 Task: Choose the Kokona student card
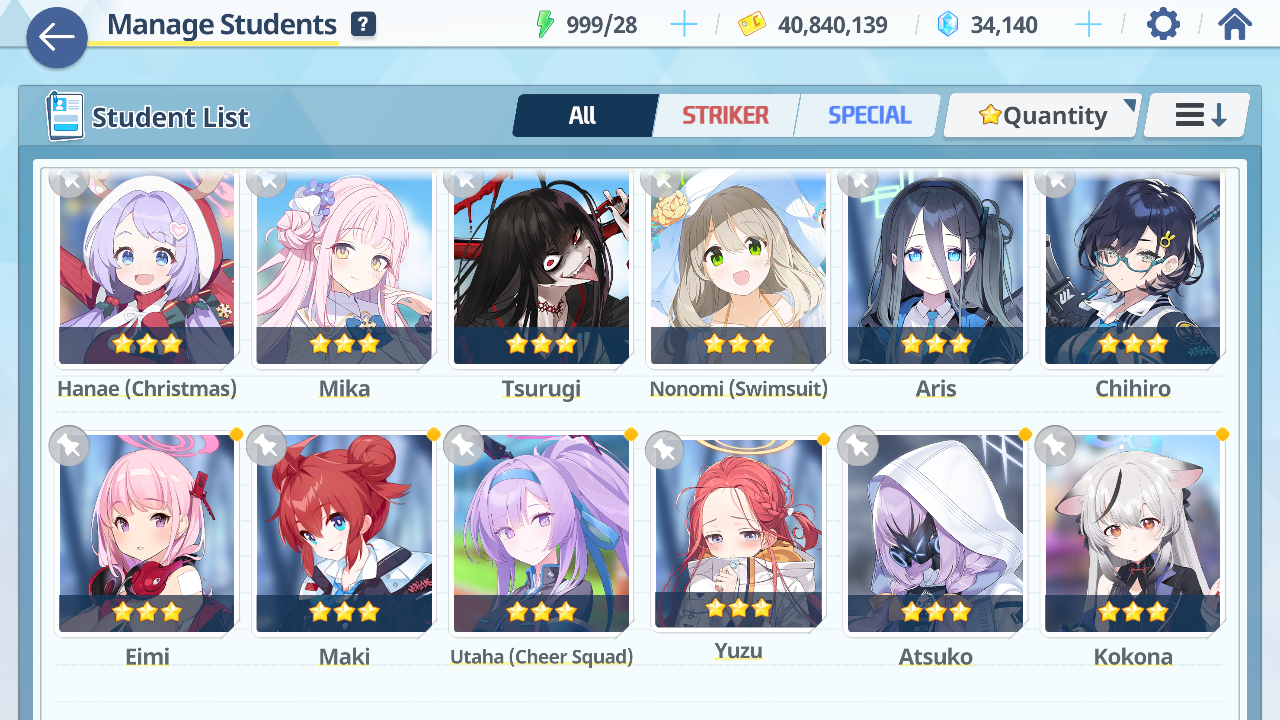pos(1132,534)
